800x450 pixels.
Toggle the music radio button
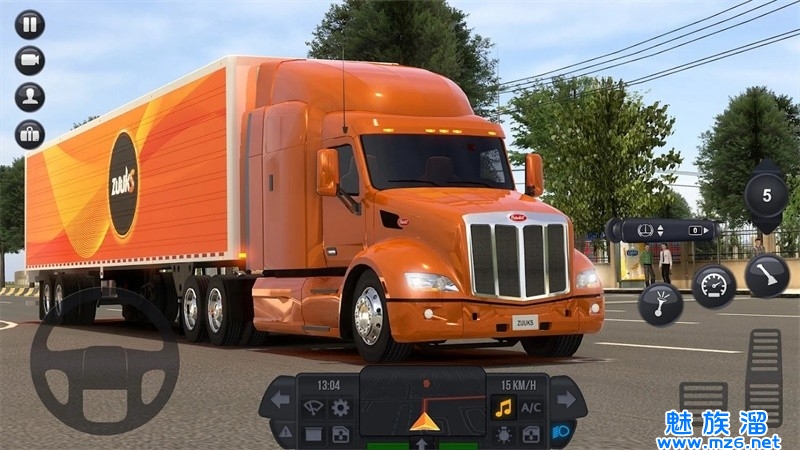pyautogui.click(x=503, y=408)
